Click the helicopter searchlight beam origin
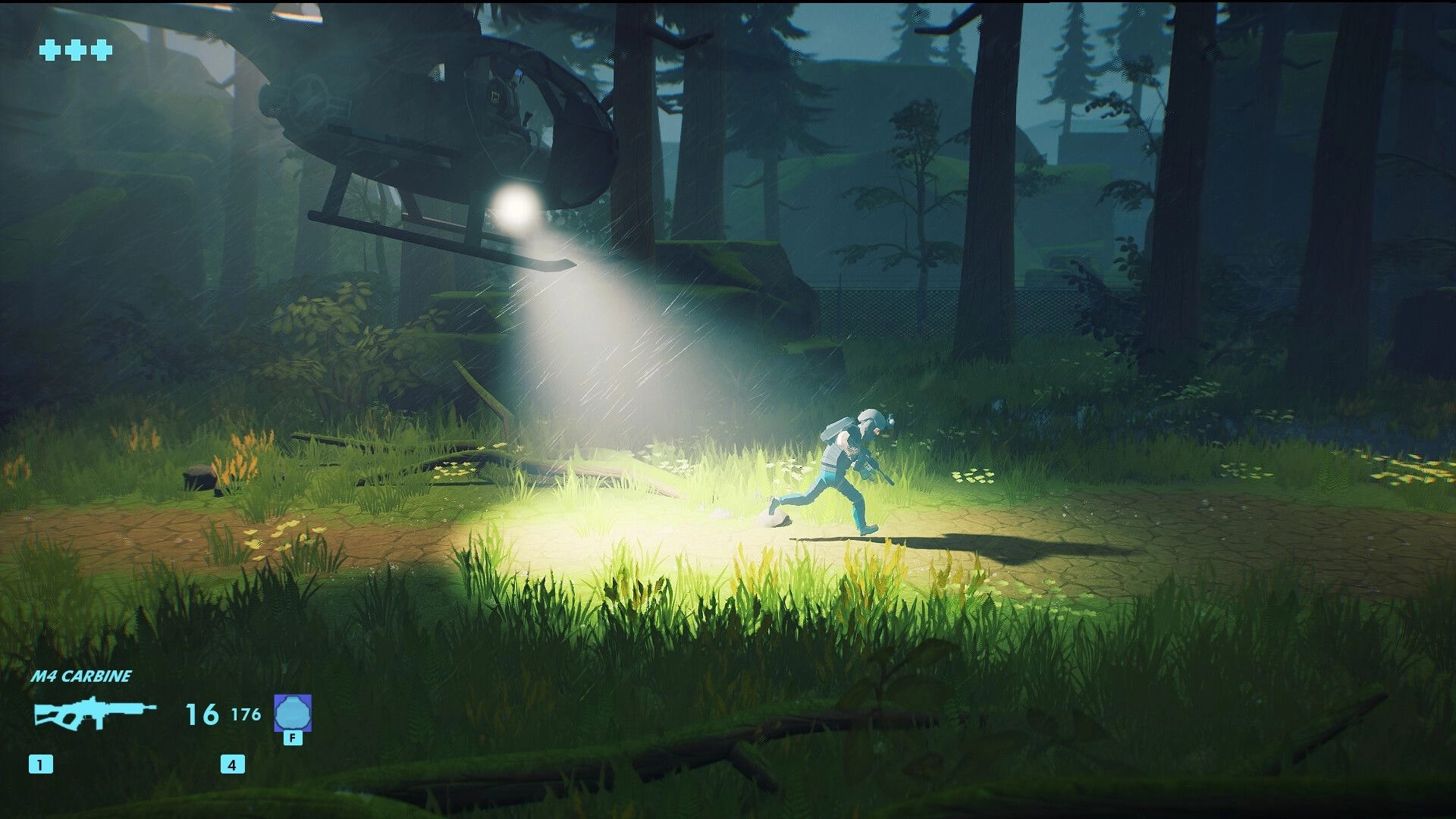This screenshot has width=1456, height=819. [514, 203]
